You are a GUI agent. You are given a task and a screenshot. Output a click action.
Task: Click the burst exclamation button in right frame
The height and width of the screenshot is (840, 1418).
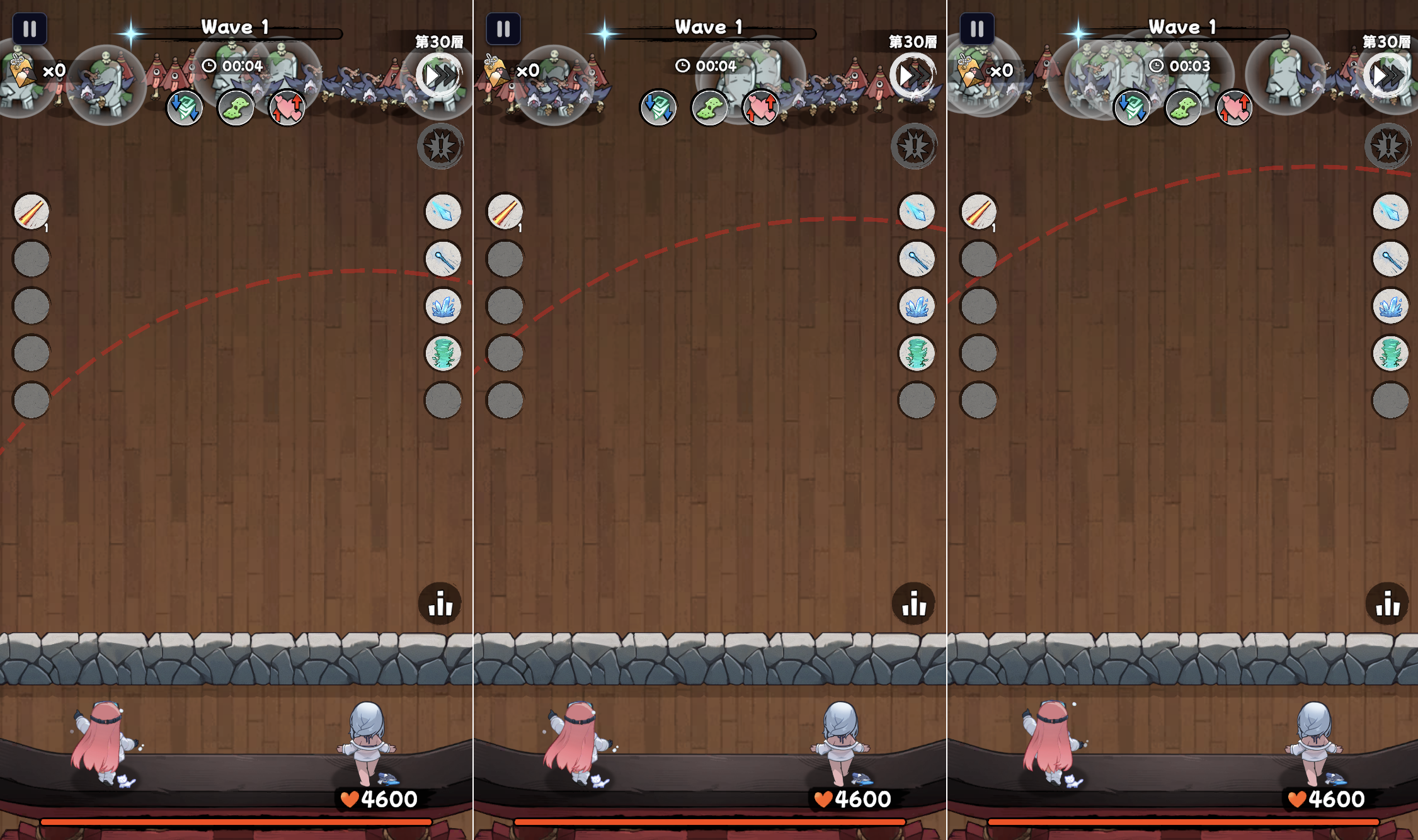(1388, 147)
